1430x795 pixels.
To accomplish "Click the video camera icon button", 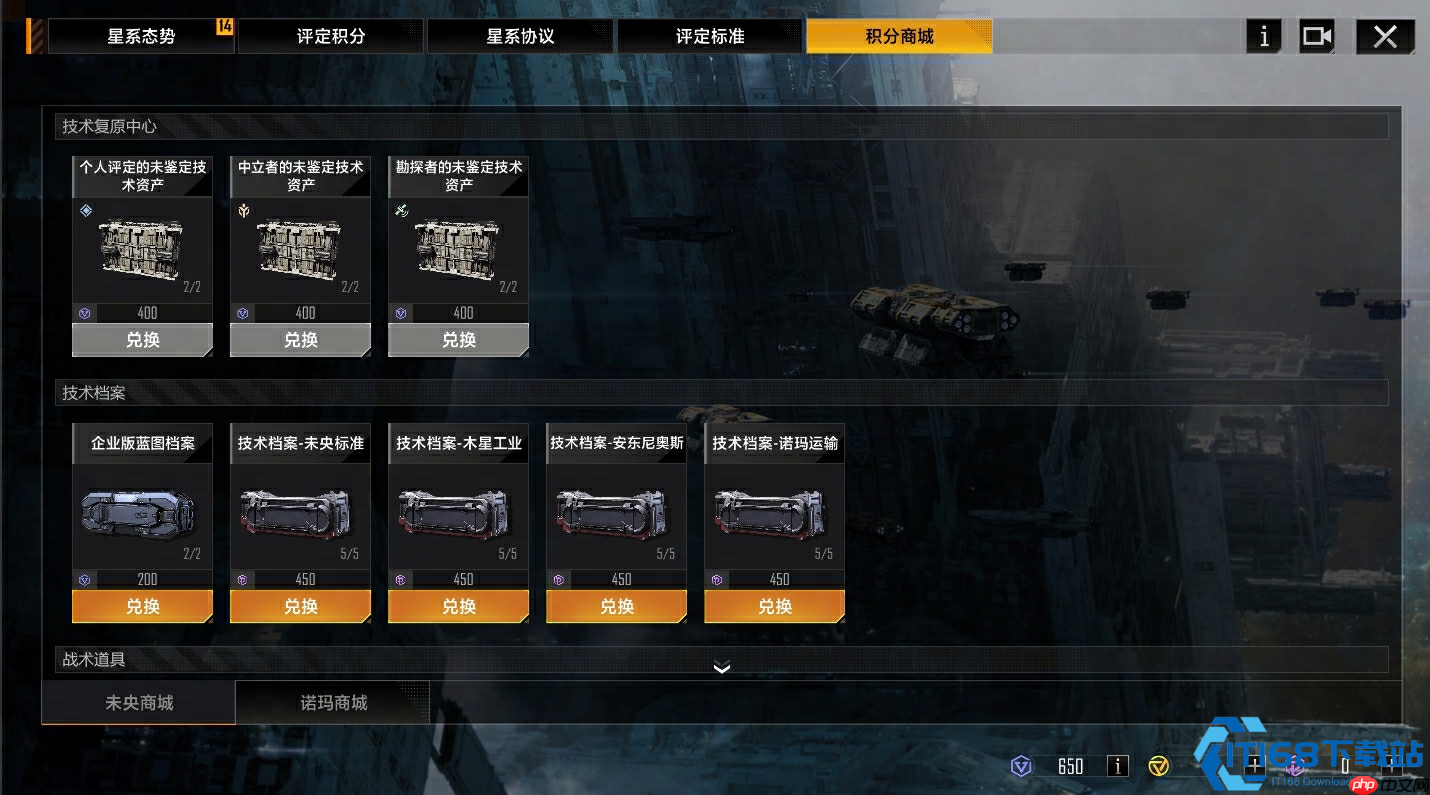I will (x=1317, y=37).
